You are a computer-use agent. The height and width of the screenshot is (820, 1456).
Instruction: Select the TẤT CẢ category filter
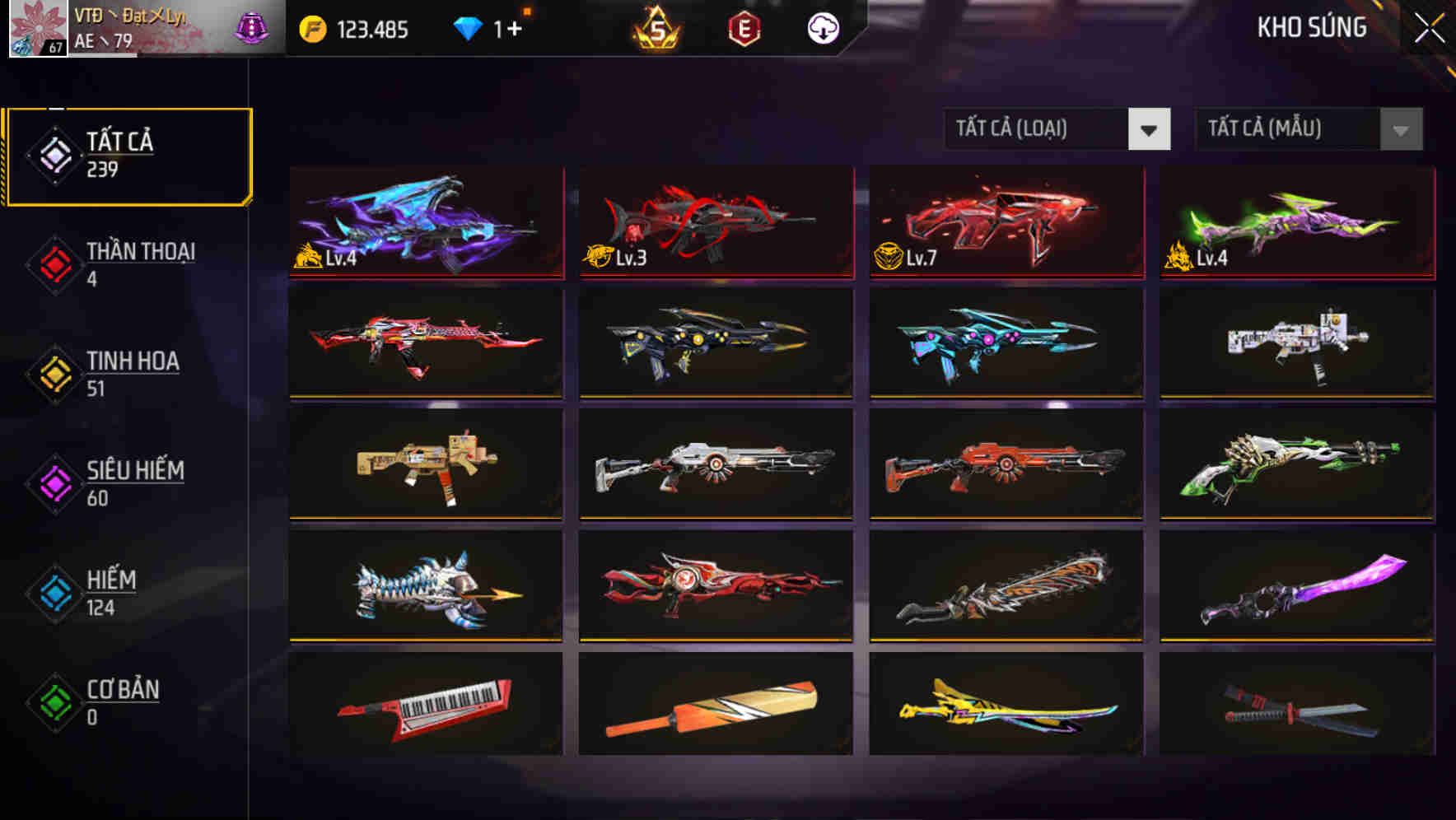(x=128, y=152)
